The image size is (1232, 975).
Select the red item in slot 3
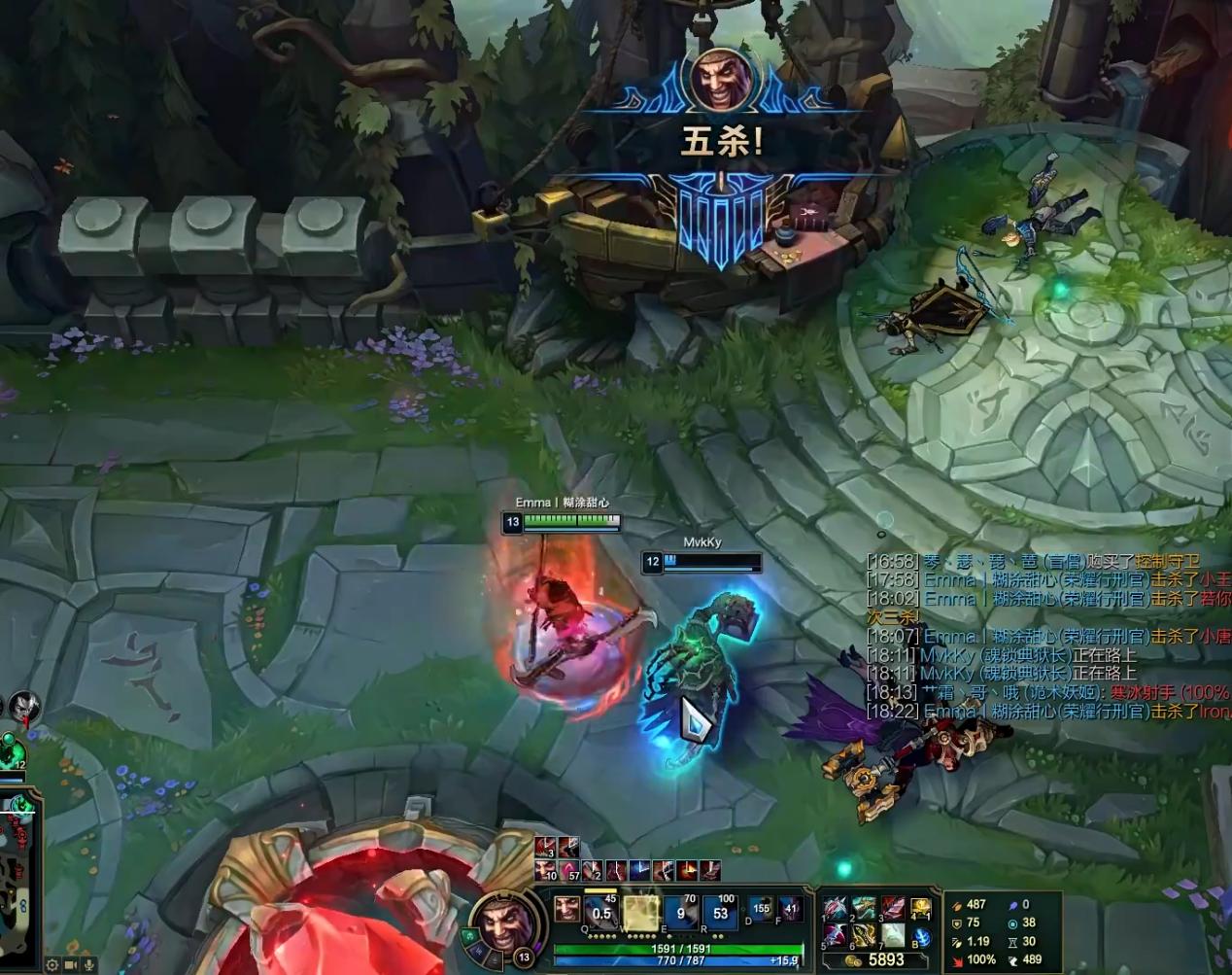coord(892,910)
